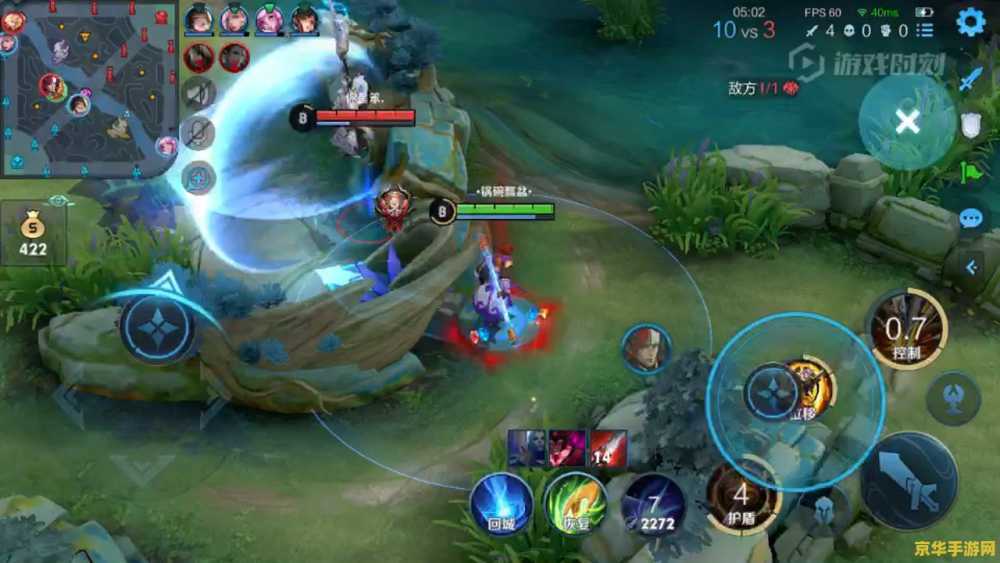Image resolution: width=1000 pixels, height=563 pixels.
Task: Cancel skill cast with the X button
Action: (x=907, y=122)
